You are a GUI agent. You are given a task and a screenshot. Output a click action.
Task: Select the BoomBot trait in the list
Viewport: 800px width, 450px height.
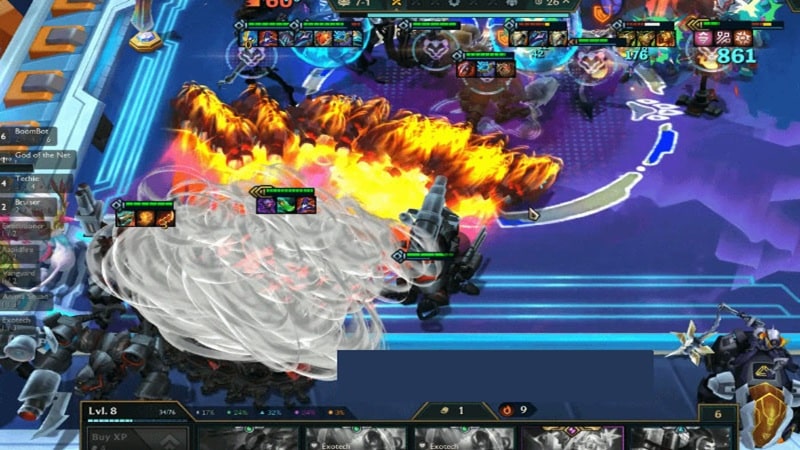tap(32, 133)
